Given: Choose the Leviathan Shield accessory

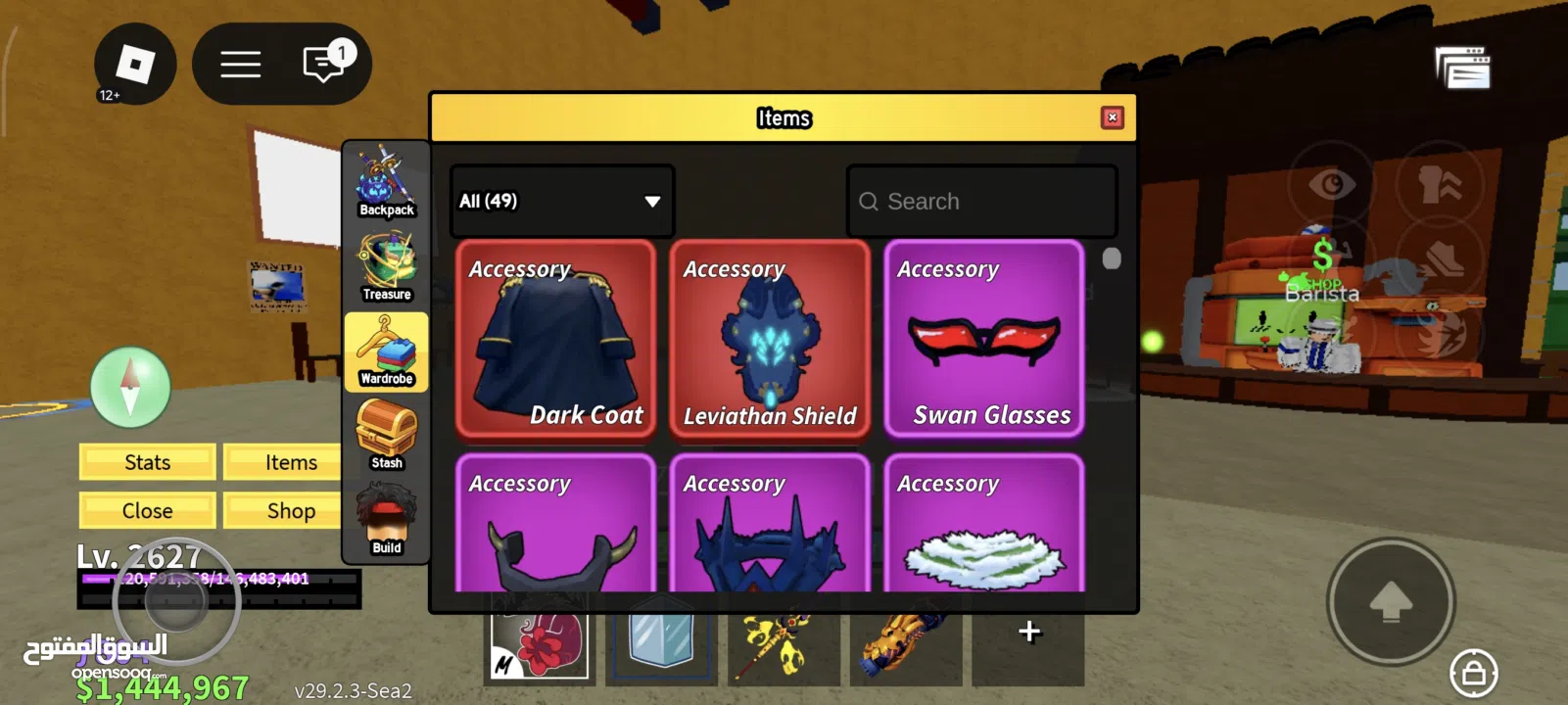Looking at the screenshot, I should coord(770,338).
